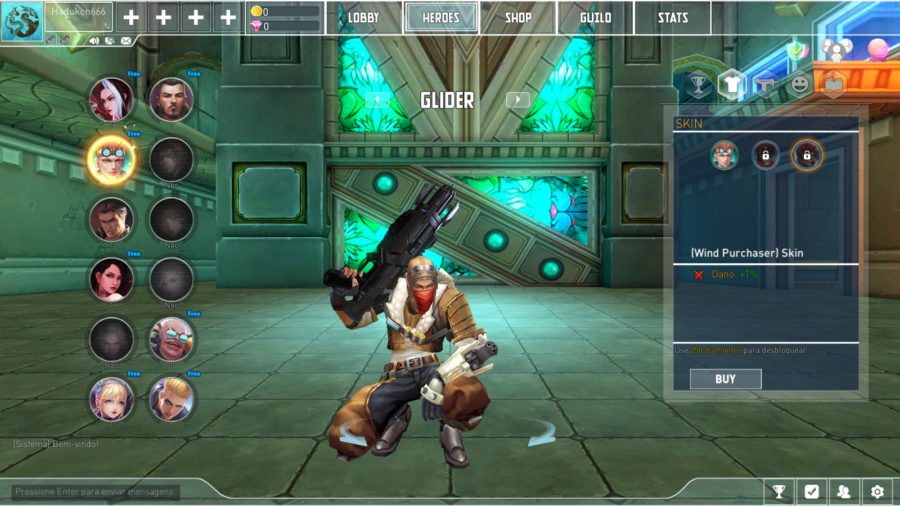
Task: Open settings with the gear icon
Action: [877, 491]
